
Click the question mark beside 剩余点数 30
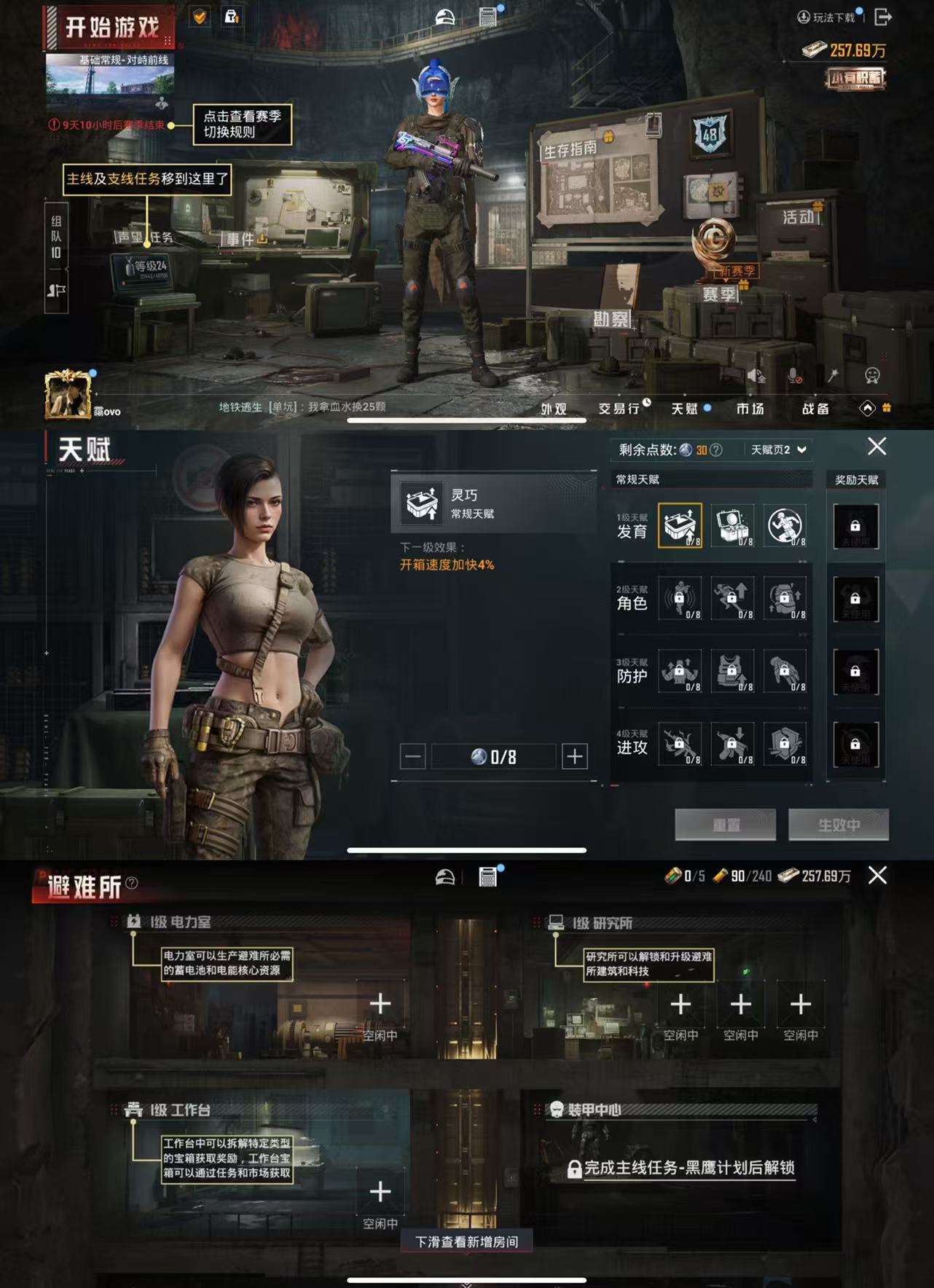point(718,449)
